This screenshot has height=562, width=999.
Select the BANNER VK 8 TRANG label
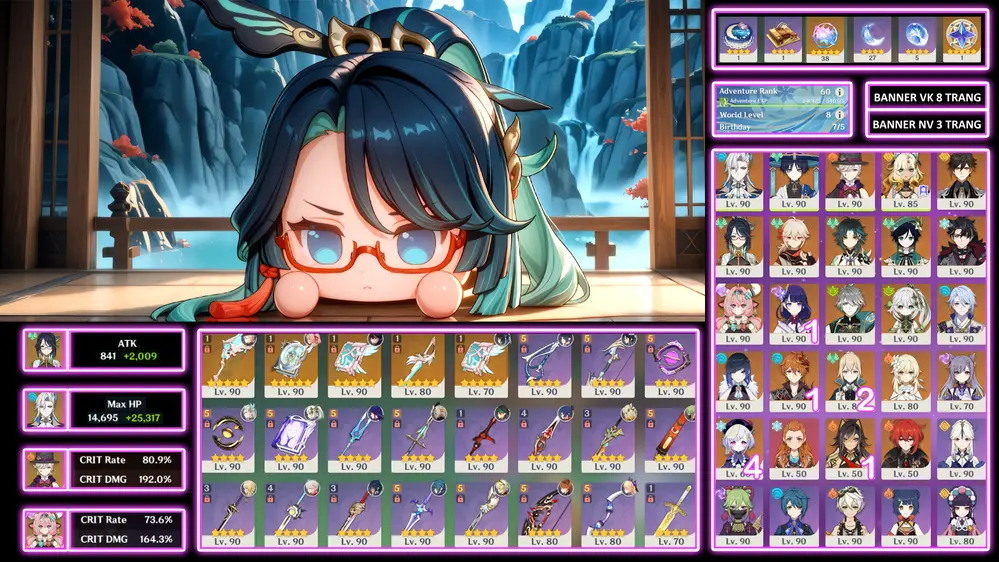tap(927, 97)
